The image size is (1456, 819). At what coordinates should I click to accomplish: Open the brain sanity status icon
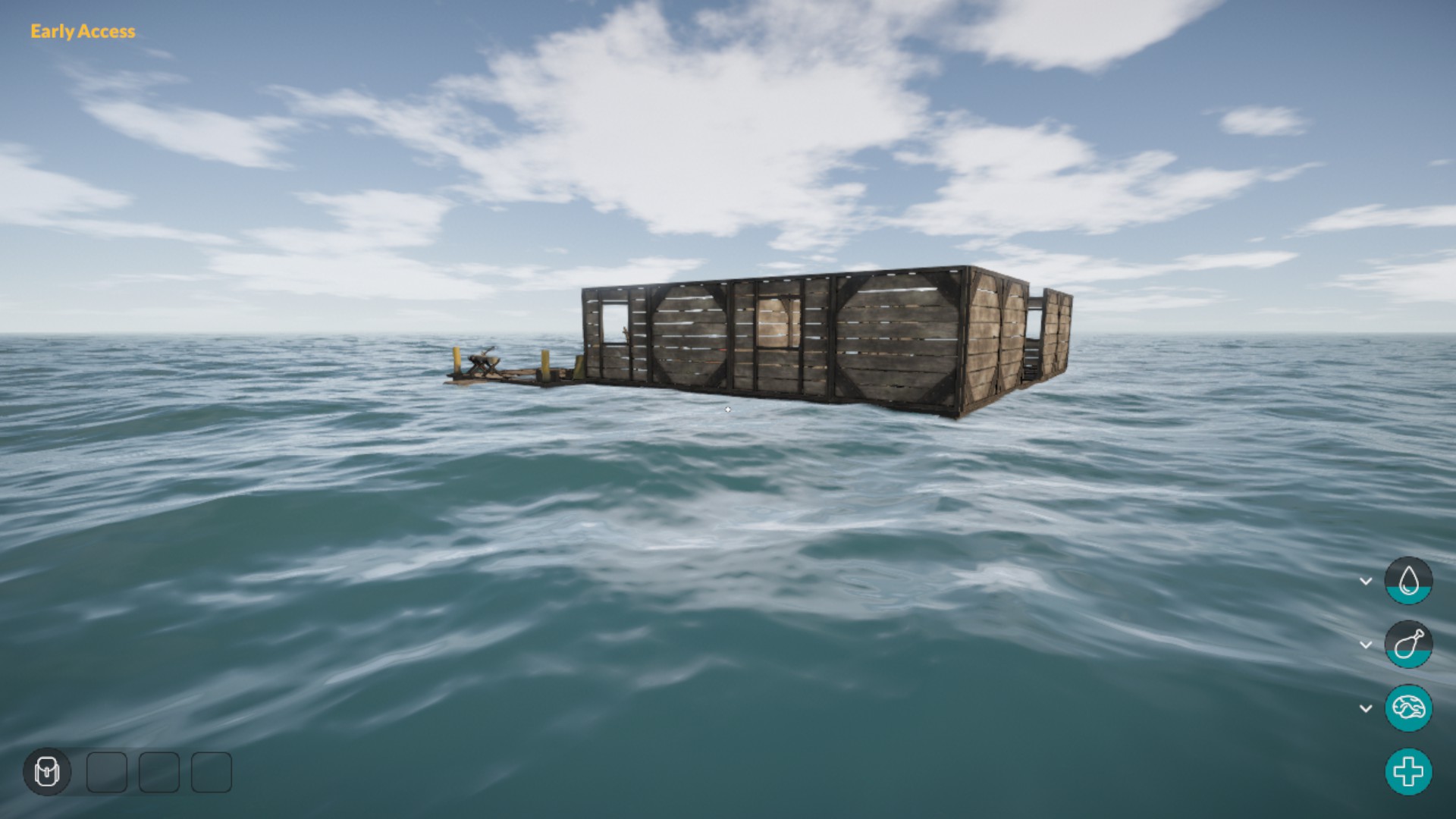coord(1408,708)
